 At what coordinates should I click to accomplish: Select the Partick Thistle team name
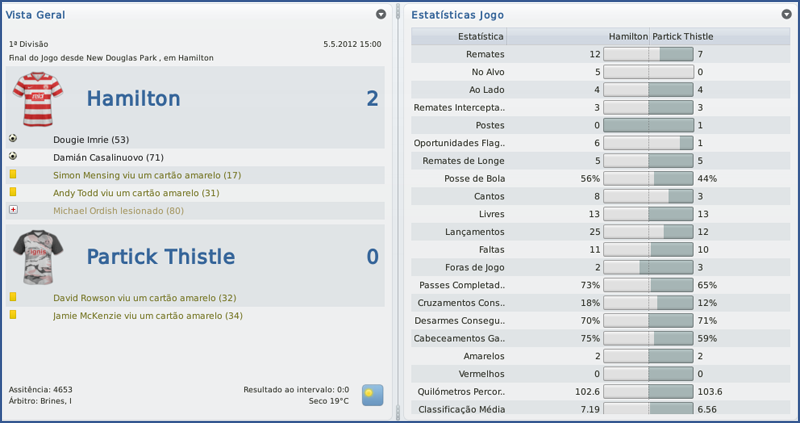pos(160,257)
